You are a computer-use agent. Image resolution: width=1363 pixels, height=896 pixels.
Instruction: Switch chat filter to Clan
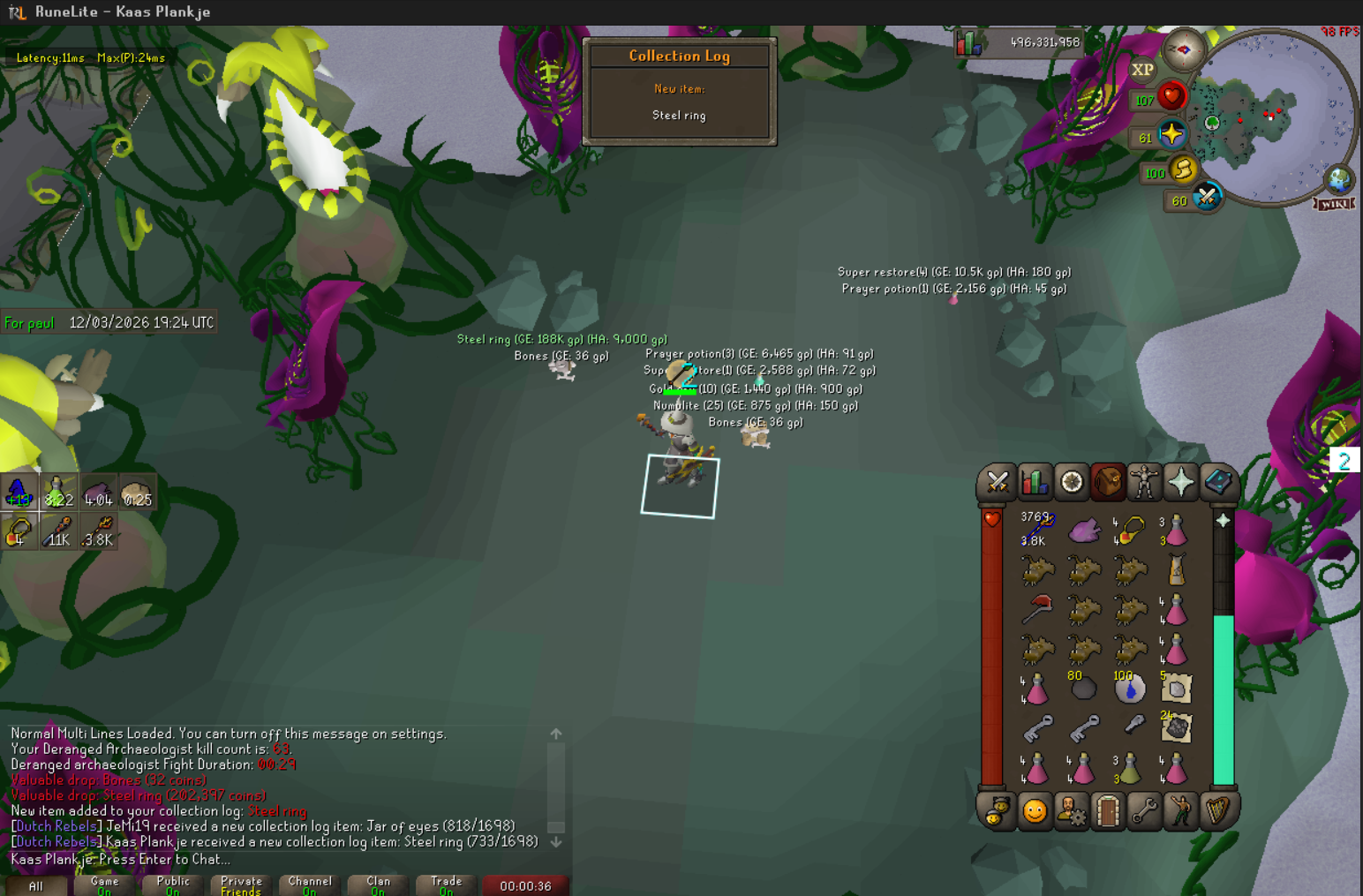point(378,885)
